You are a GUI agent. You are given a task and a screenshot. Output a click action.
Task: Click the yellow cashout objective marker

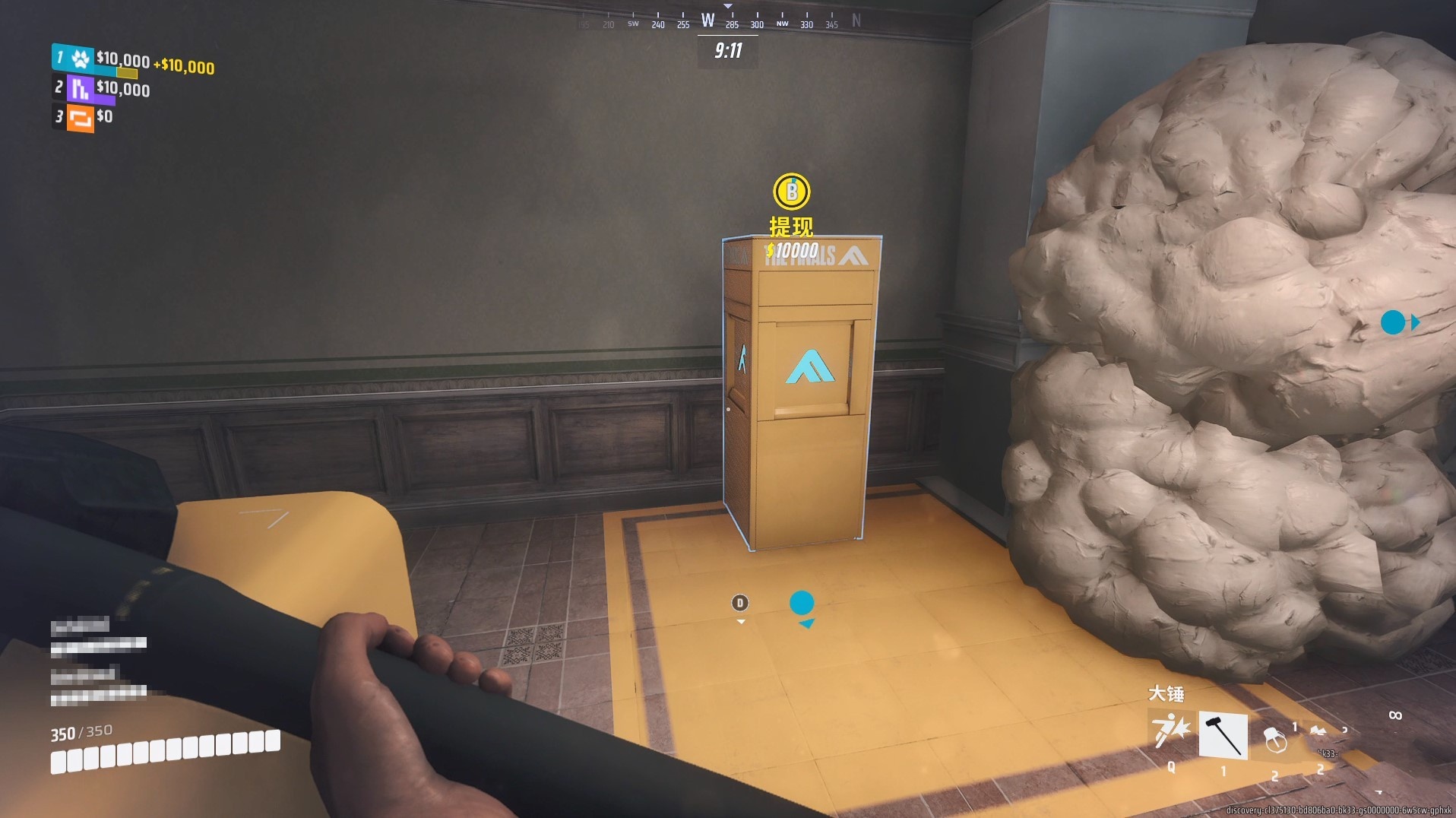[791, 192]
